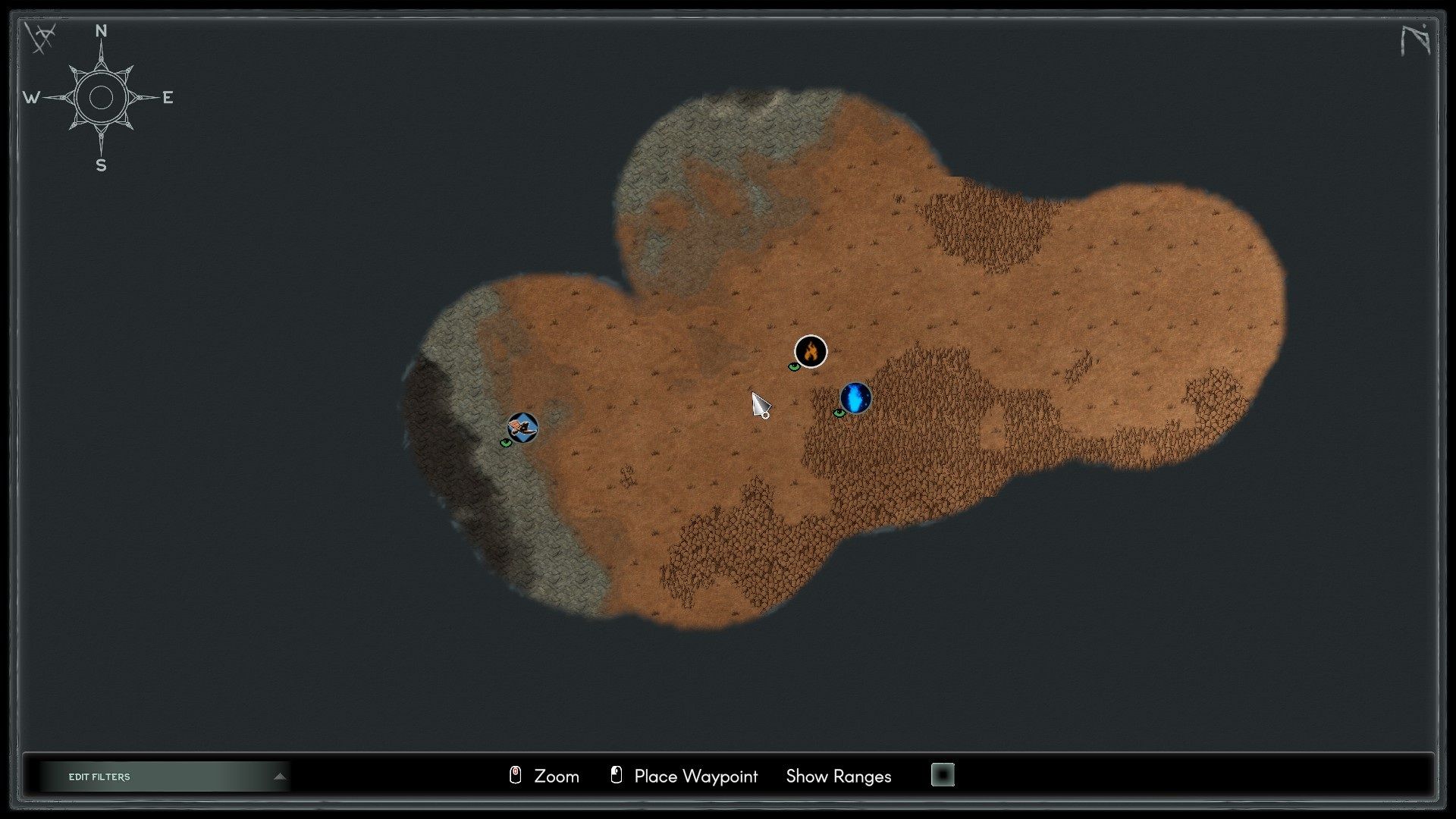Toggle the eye icon beside the campfire marker

[x=794, y=367]
